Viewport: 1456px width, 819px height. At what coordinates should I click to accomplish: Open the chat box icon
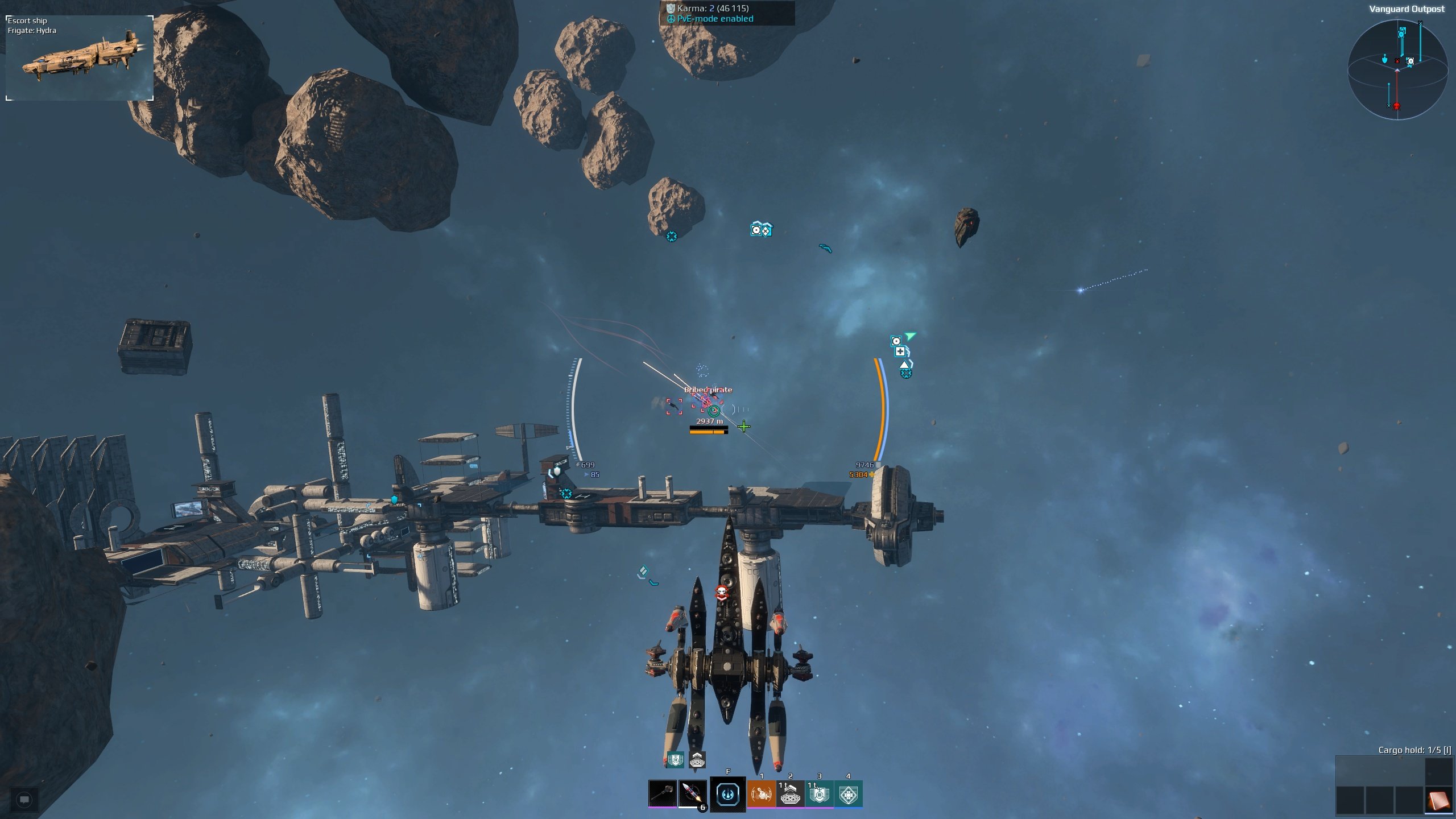[24, 800]
